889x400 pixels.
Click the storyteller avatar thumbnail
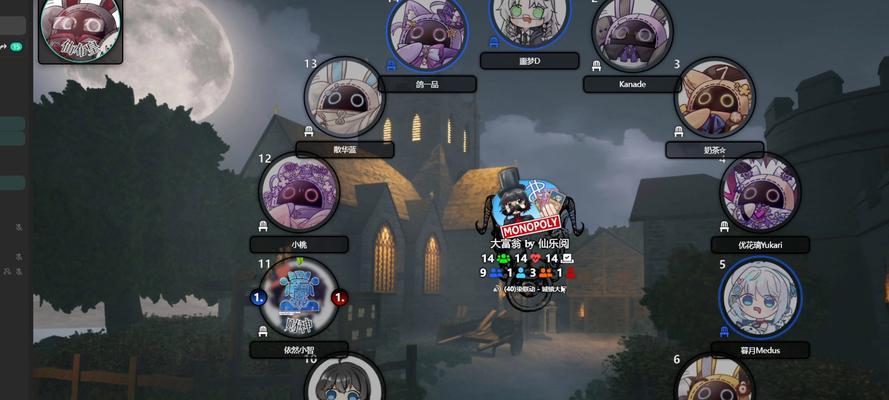click(80, 28)
